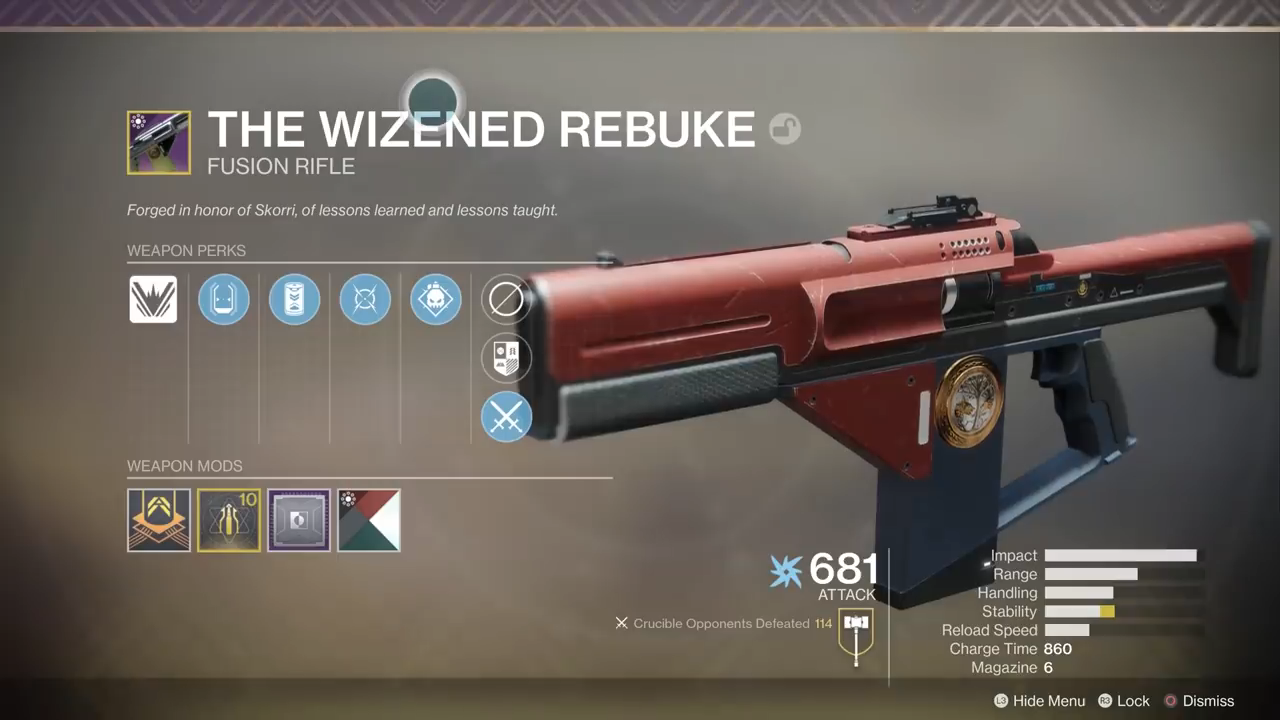1280x720 pixels.
Task: Open the purple-bordered weapon mod slot
Action: tap(299, 520)
